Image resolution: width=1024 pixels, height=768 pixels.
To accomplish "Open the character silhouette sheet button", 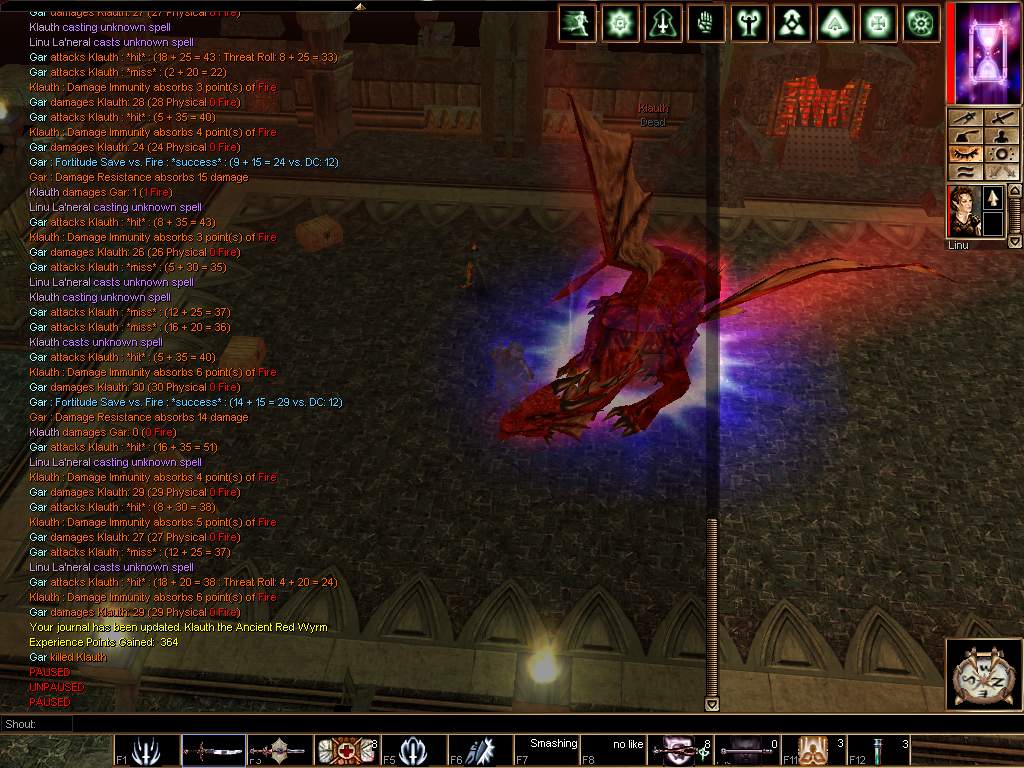I will coord(1000,136).
